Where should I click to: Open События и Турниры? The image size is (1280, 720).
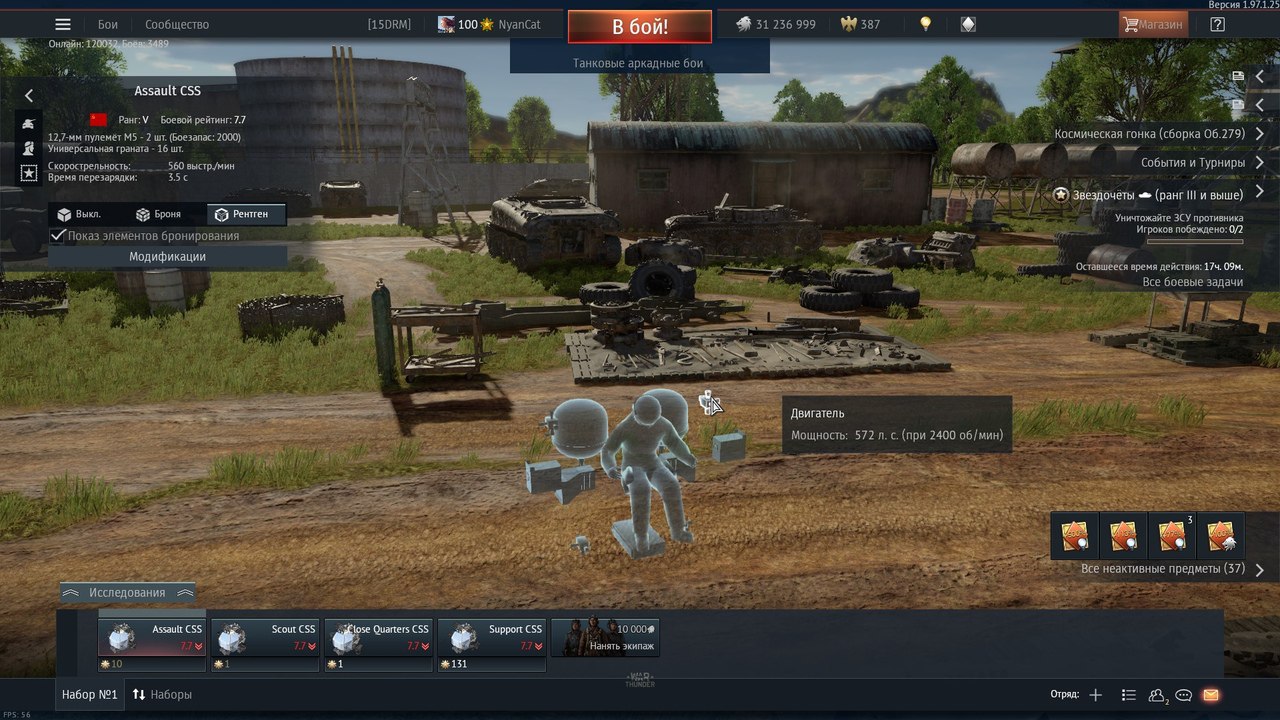coord(1192,162)
